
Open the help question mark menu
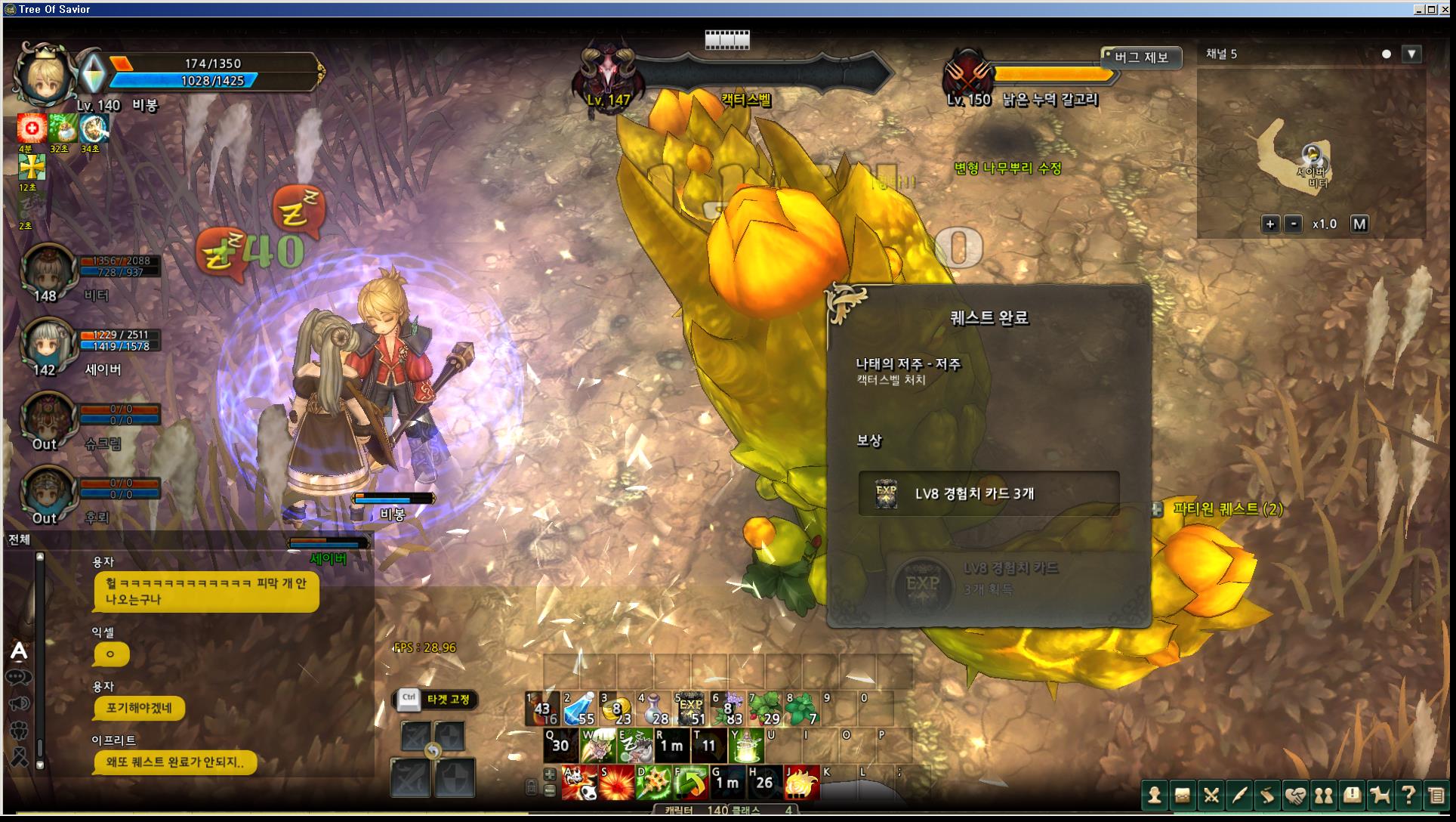(x=1408, y=796)
